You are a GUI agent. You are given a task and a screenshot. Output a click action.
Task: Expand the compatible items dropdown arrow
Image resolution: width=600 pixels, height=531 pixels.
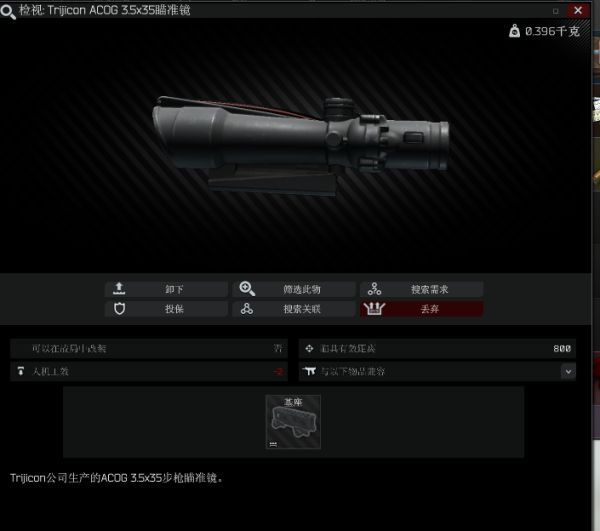pos(568,371)
